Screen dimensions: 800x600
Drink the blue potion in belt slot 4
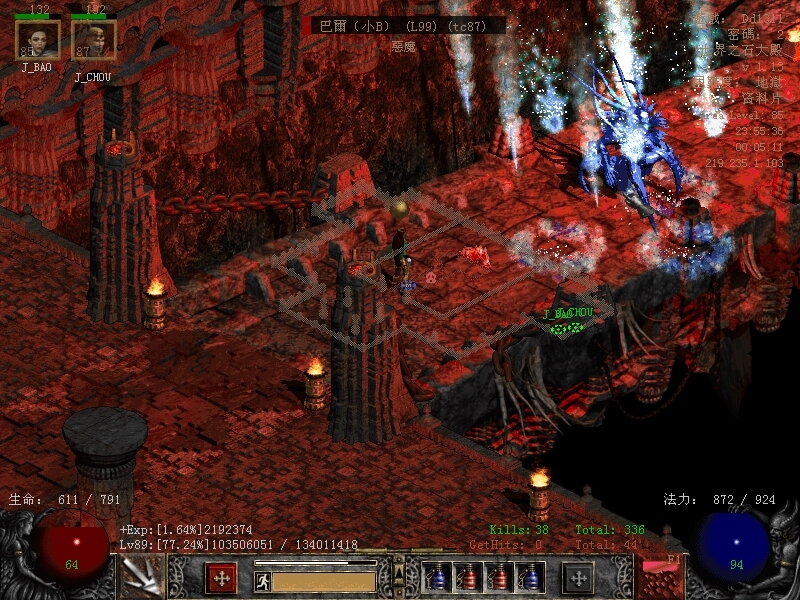coord(529,578)
